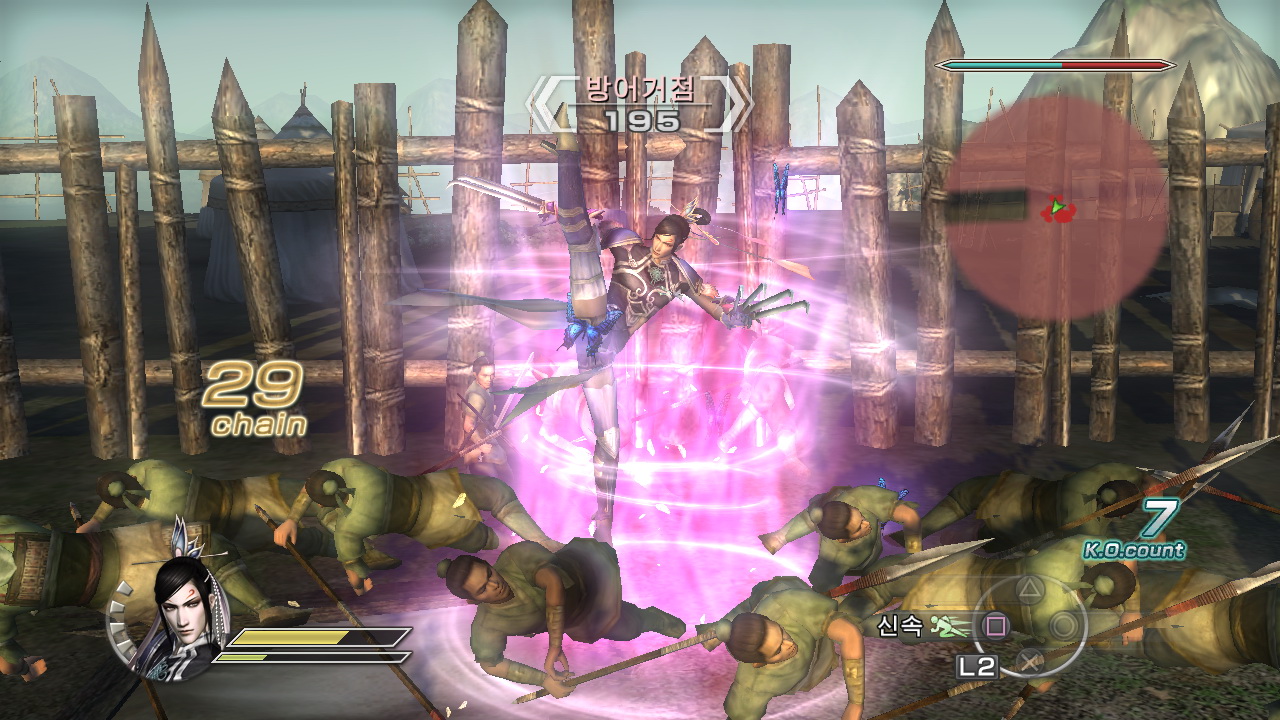Click the circular red minimap

(1055, 208)
